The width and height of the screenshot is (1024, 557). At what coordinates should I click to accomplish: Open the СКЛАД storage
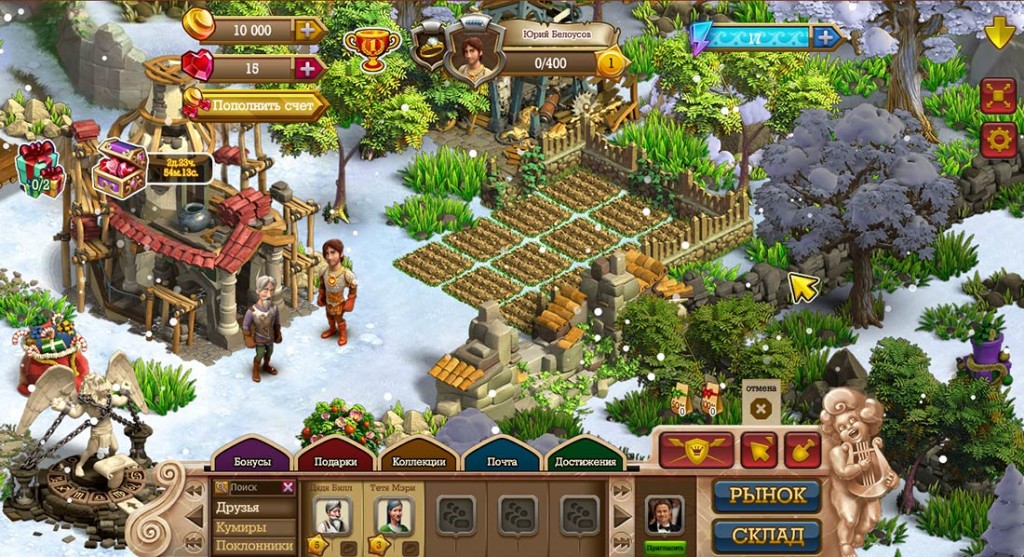pos(766,536)
